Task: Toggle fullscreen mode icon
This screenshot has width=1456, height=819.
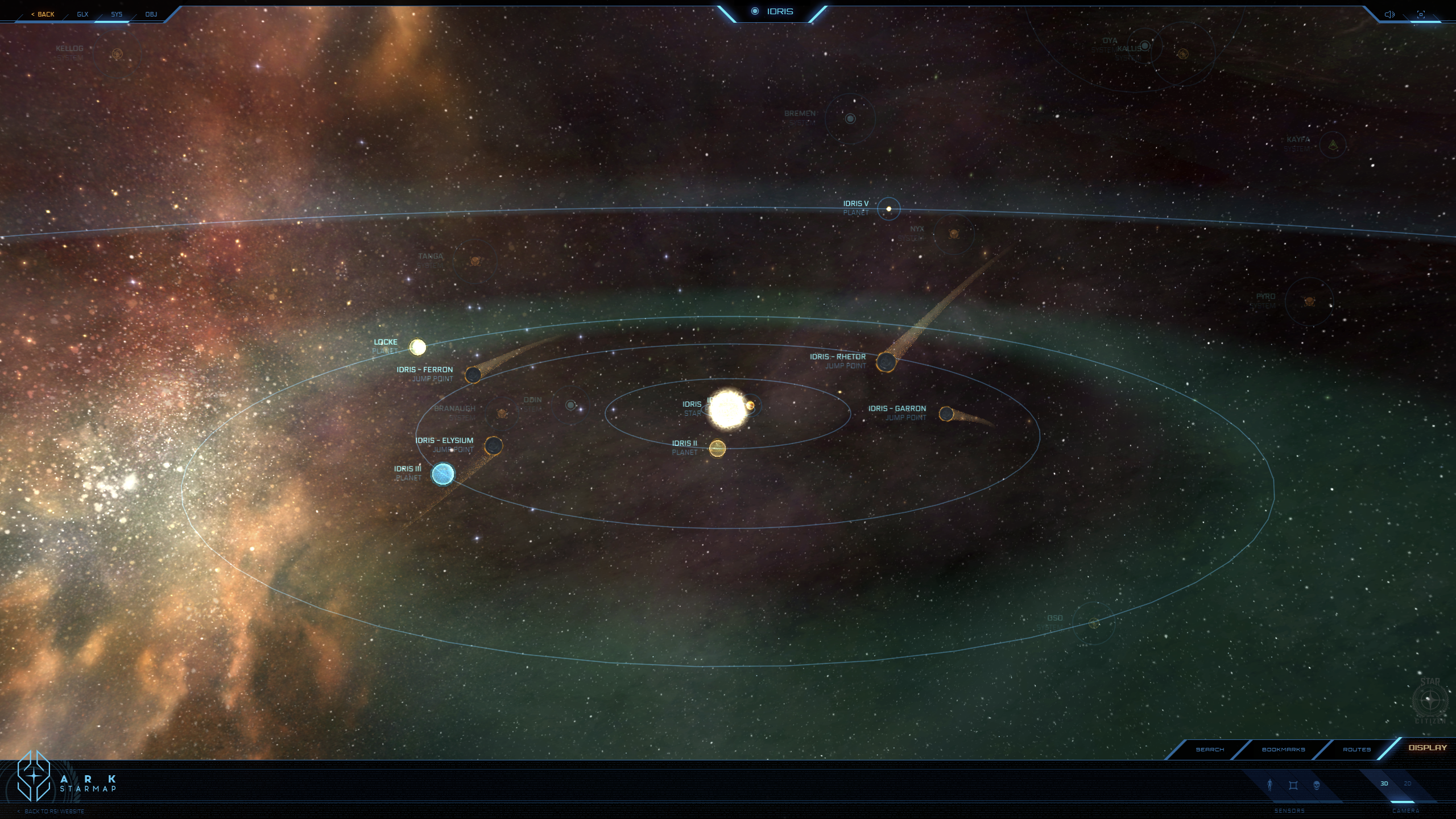Action: 1421,14
